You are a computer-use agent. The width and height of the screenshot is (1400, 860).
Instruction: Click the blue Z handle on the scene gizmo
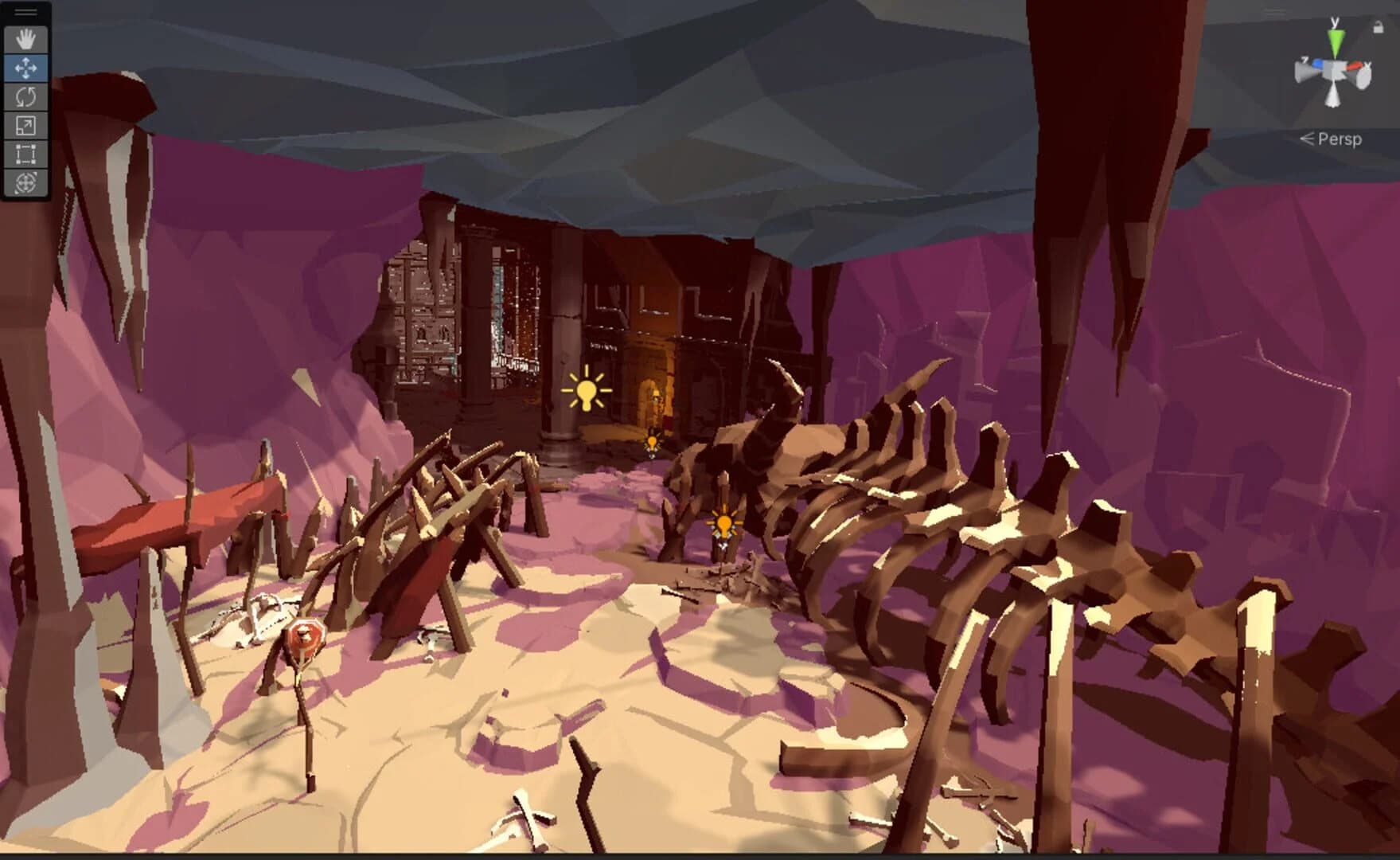[1318, 64]
